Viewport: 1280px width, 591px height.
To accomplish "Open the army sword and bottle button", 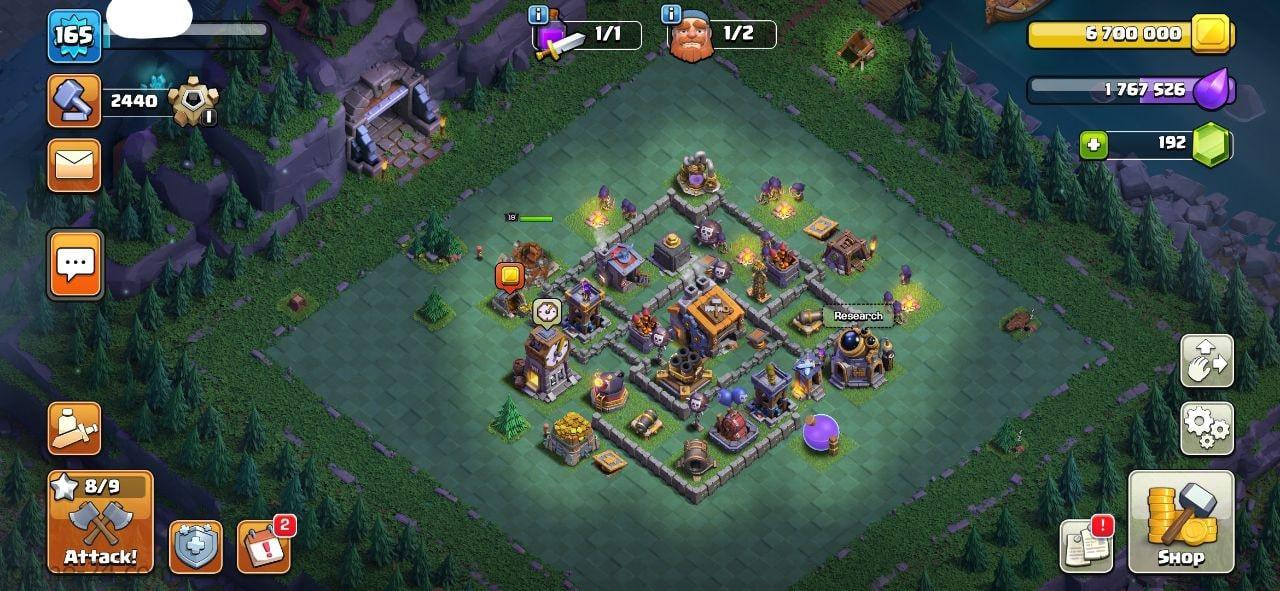I will [x=75, y=428].
